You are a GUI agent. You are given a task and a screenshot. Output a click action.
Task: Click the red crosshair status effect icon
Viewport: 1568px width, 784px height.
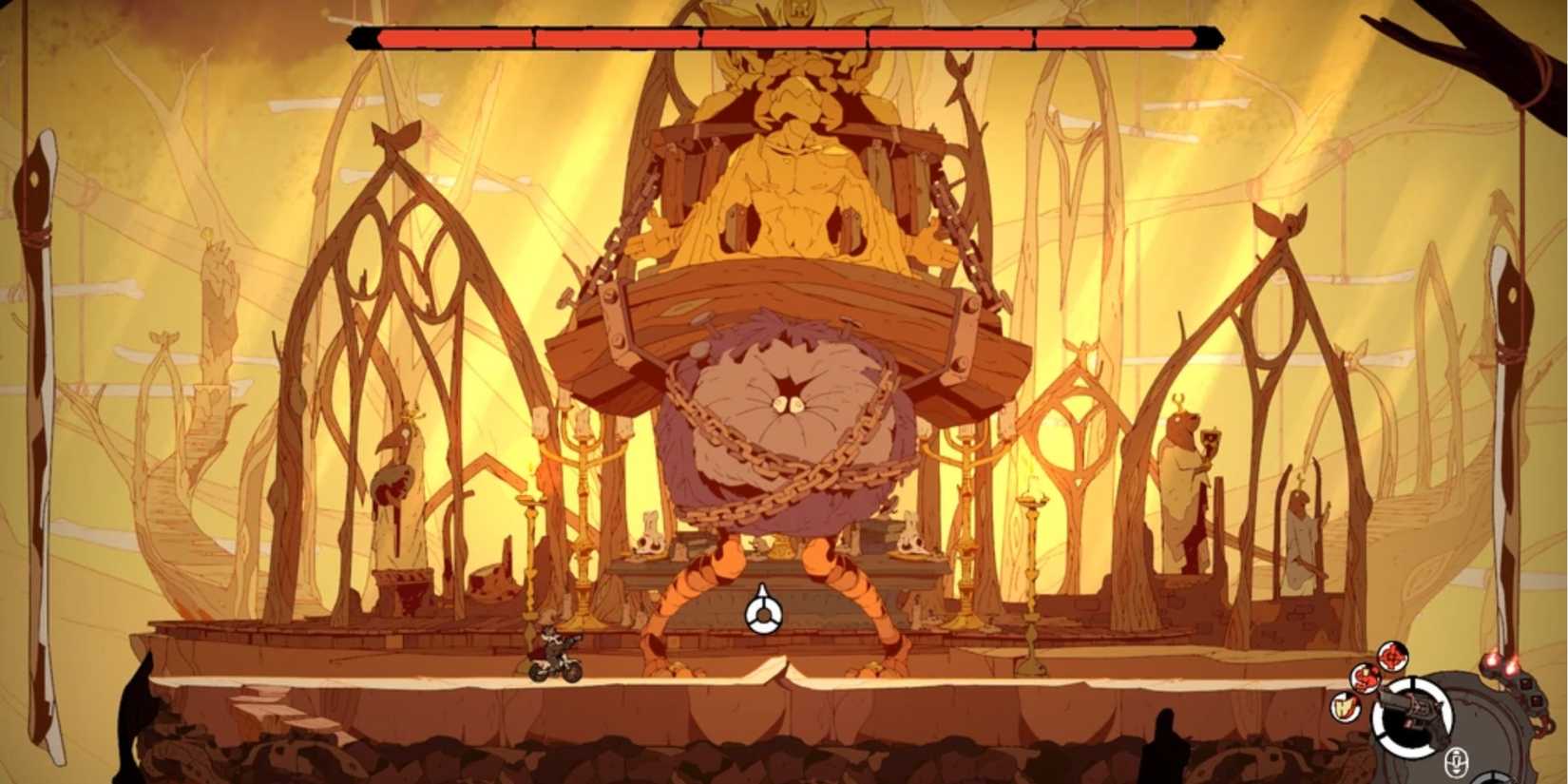click(x=1392, y=656)
